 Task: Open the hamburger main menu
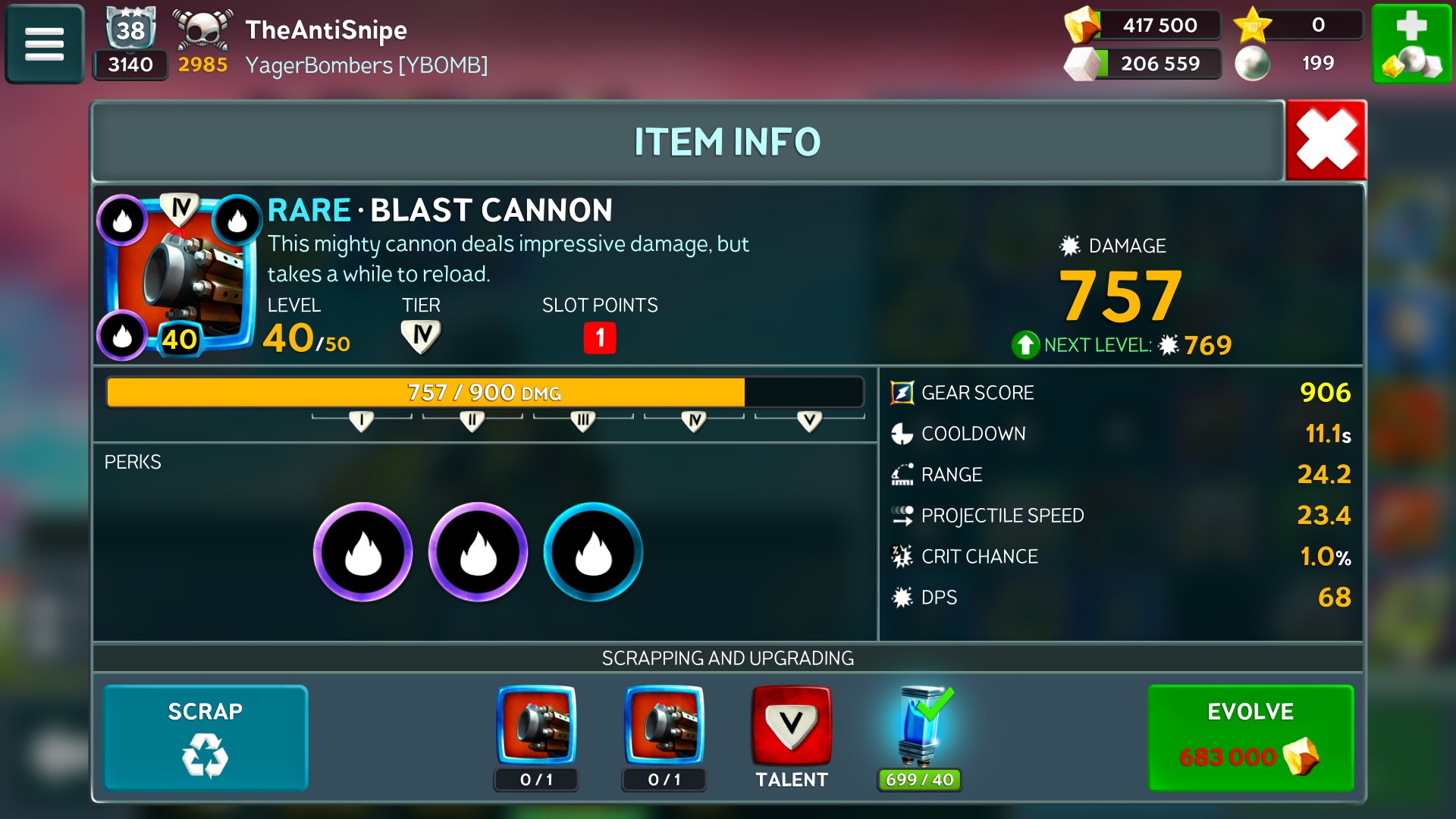point(45,44)
